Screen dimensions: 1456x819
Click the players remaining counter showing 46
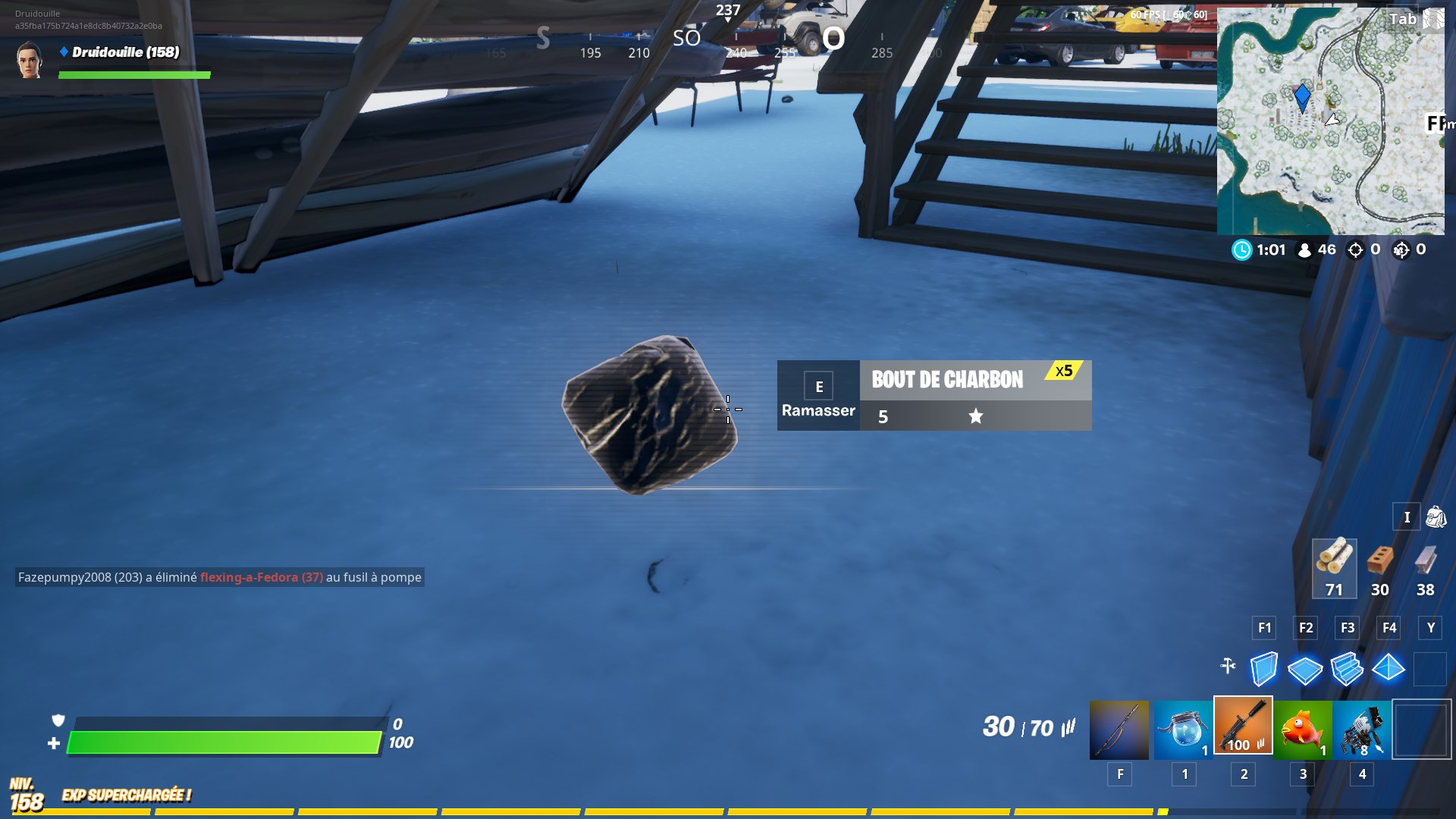(x=1317, y=250)
